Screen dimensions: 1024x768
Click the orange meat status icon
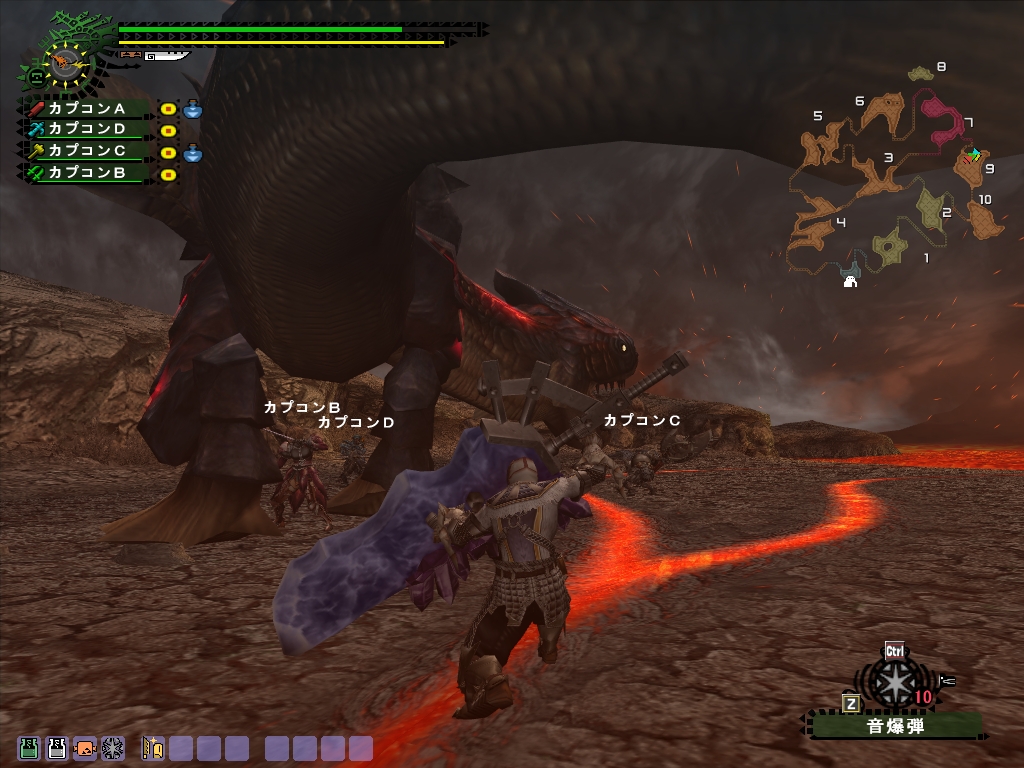pos(85,747)
